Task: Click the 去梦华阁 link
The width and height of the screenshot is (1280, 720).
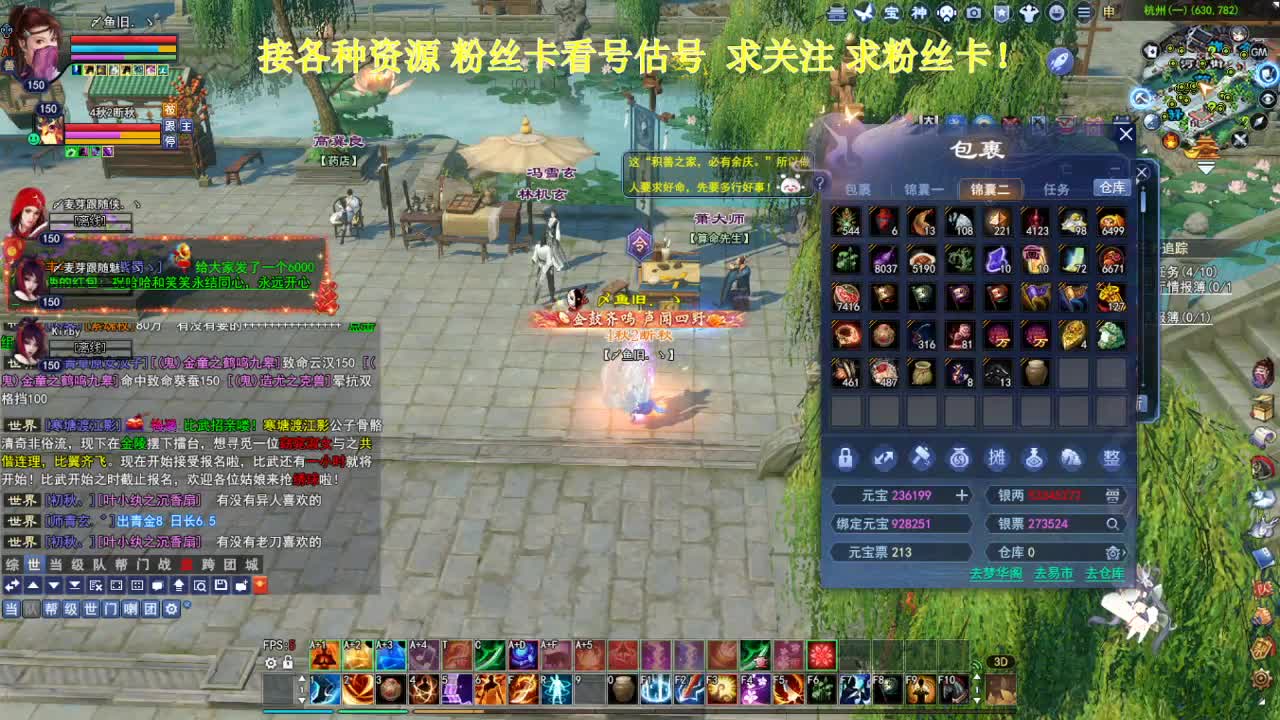Action: (997, 574)
